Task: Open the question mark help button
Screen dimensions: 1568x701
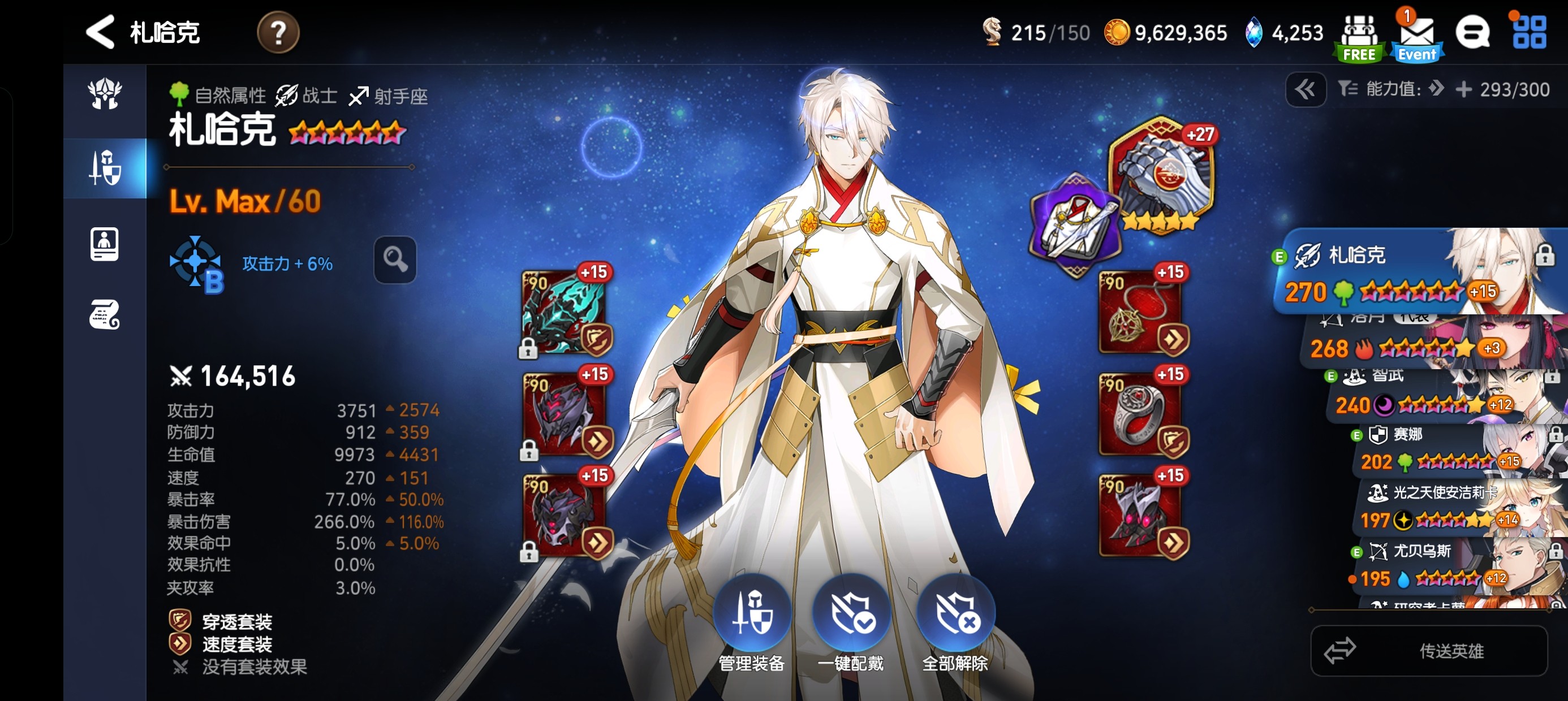Action: (x=278, y=33)
